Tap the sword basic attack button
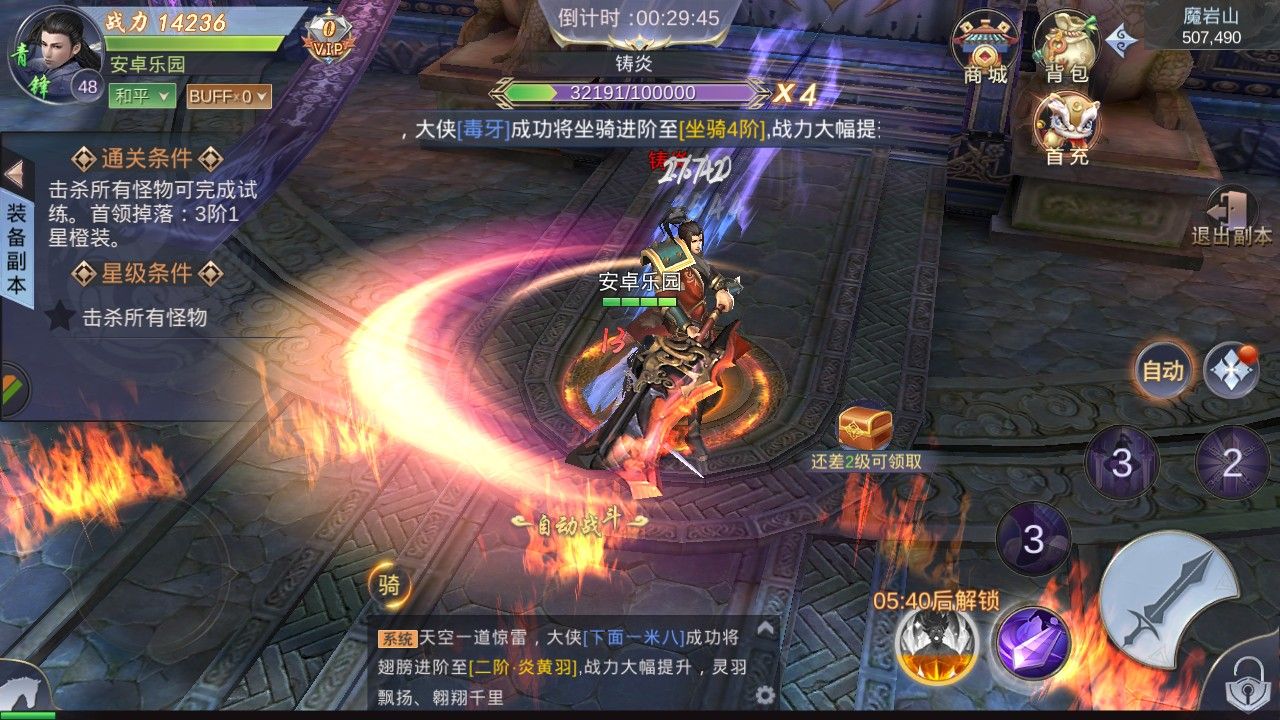The height and width of the screenshot is (720, 1280). (x=1168, y=599)
